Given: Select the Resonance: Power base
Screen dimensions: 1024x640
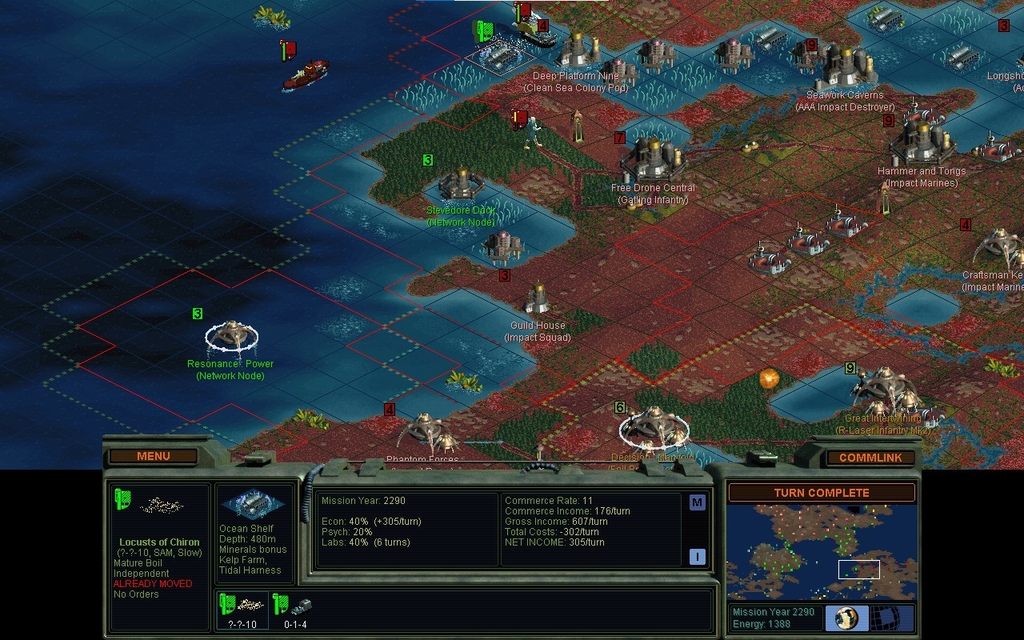Looking at the screenshot, I should point(232,335).
